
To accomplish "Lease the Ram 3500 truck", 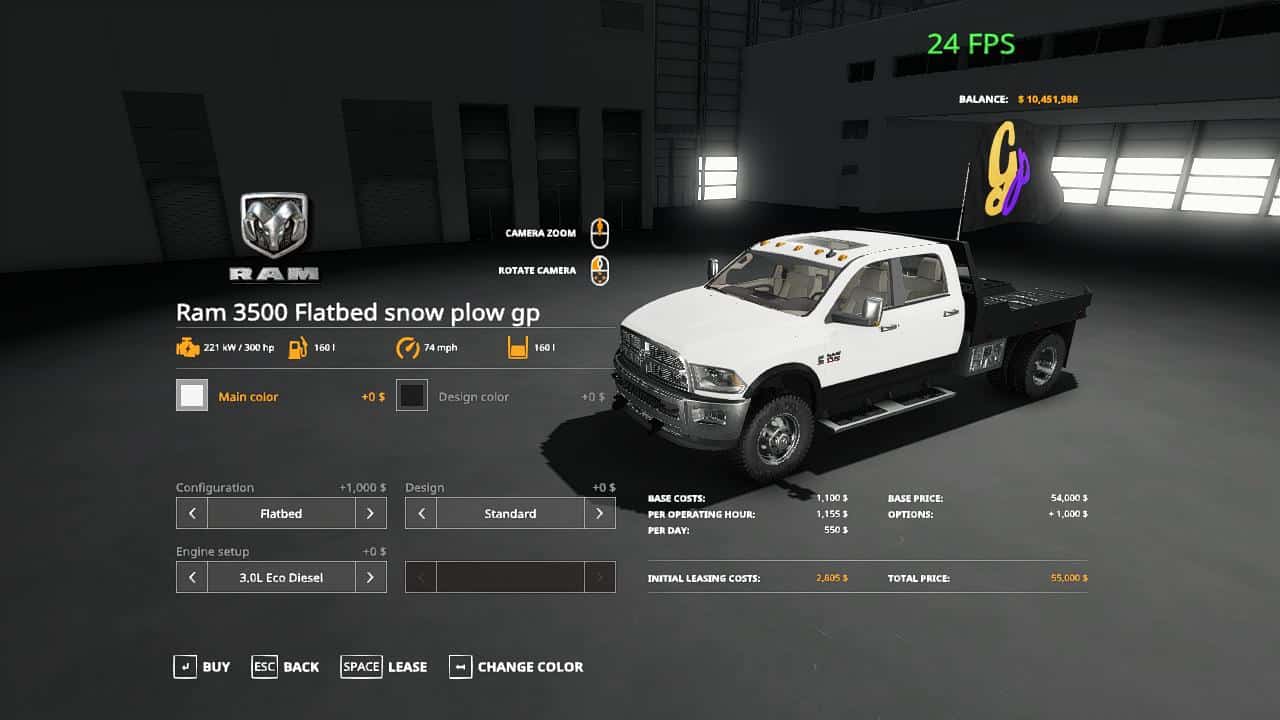I will coord(384,667).
